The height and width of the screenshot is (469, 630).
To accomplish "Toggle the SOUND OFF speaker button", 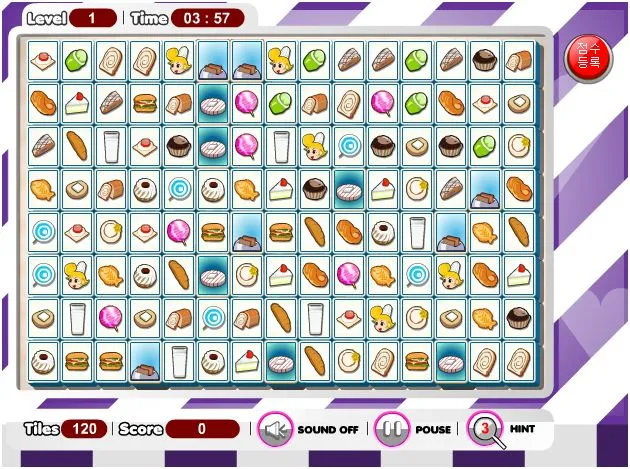I will [275, 430].
